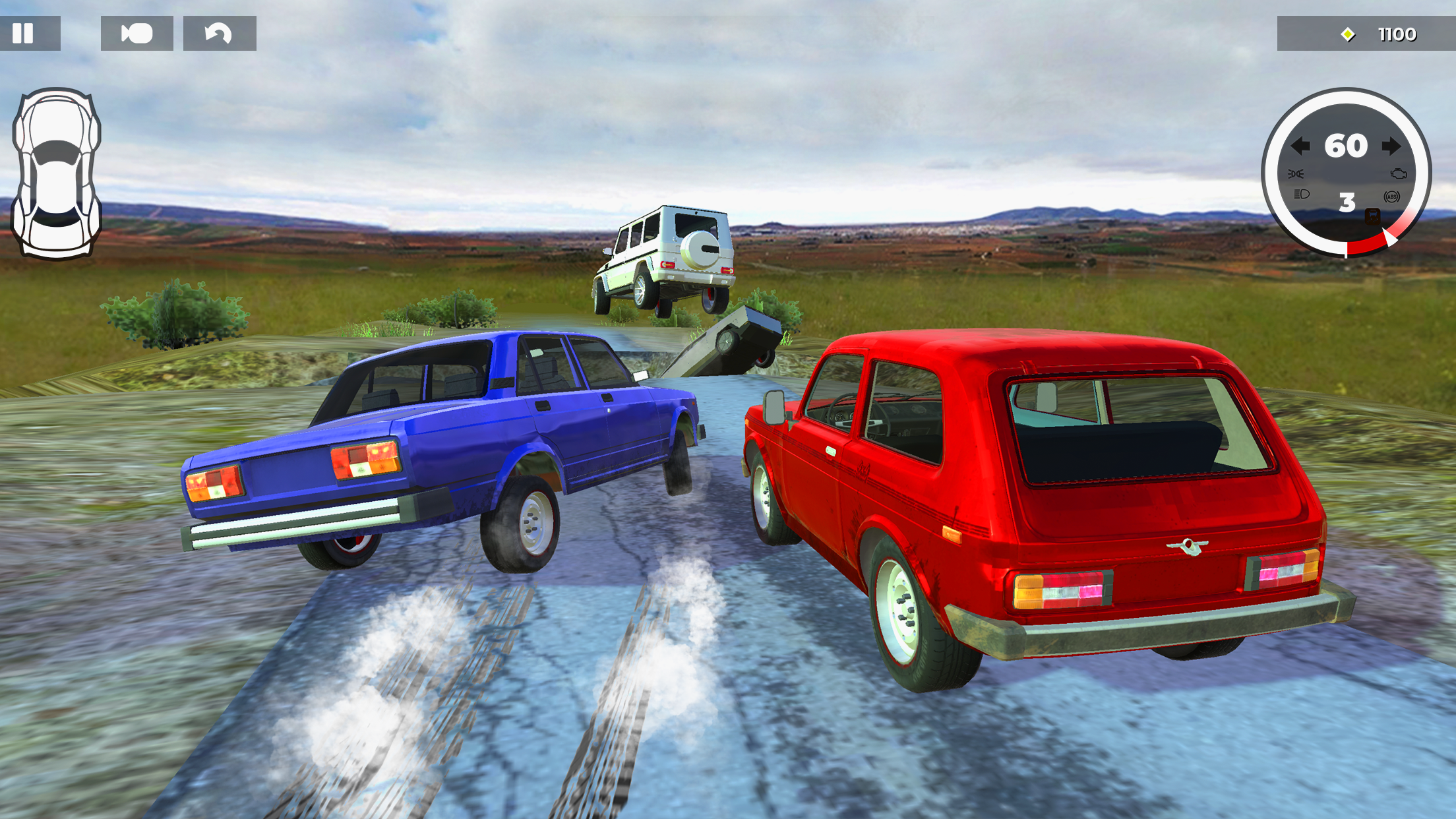Toggle the traction control warning indicator
Screen dimensions: 1456x819
point(1373,216)
